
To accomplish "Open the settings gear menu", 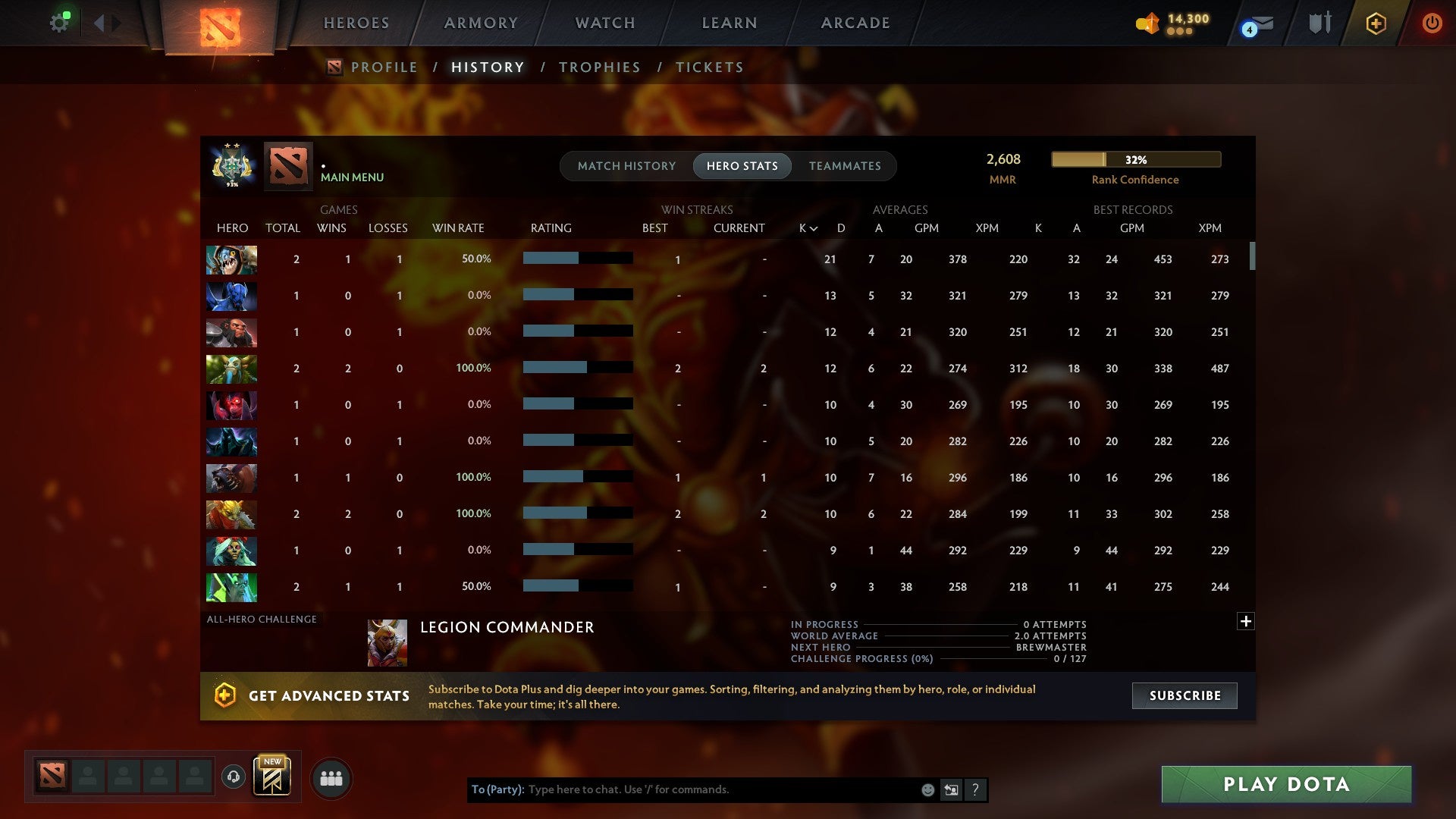I will click(x=59, y=21).
